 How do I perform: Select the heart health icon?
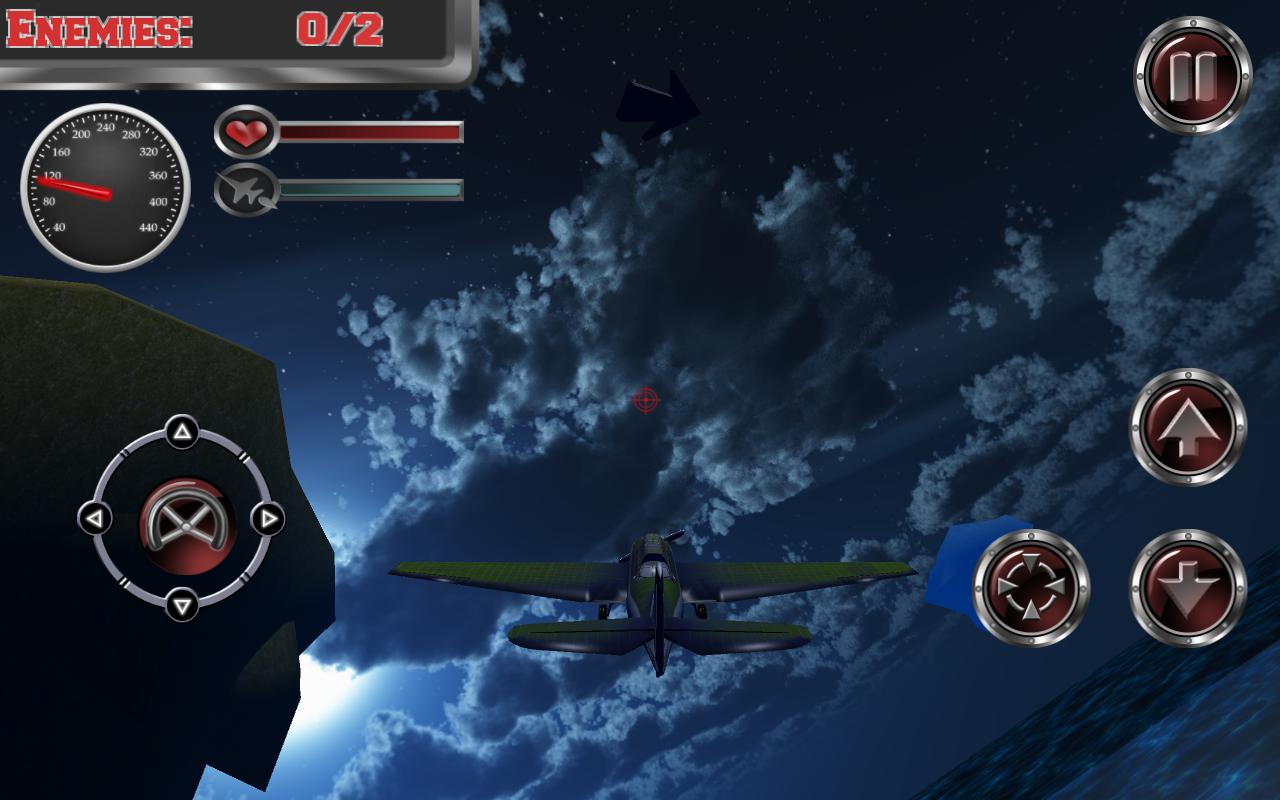(249, 131)
